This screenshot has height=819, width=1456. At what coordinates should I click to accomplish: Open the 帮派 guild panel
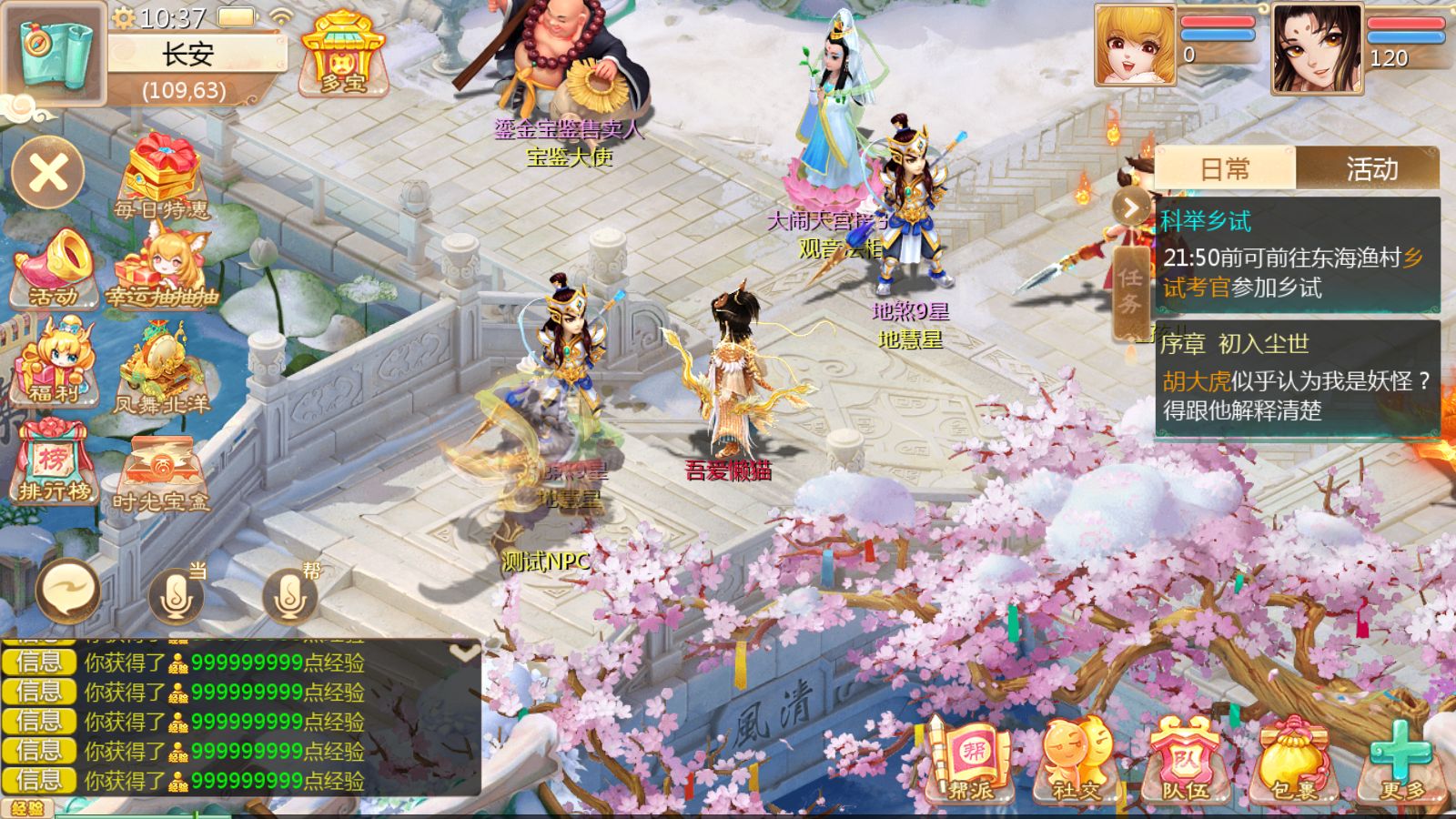click(971, 760)
